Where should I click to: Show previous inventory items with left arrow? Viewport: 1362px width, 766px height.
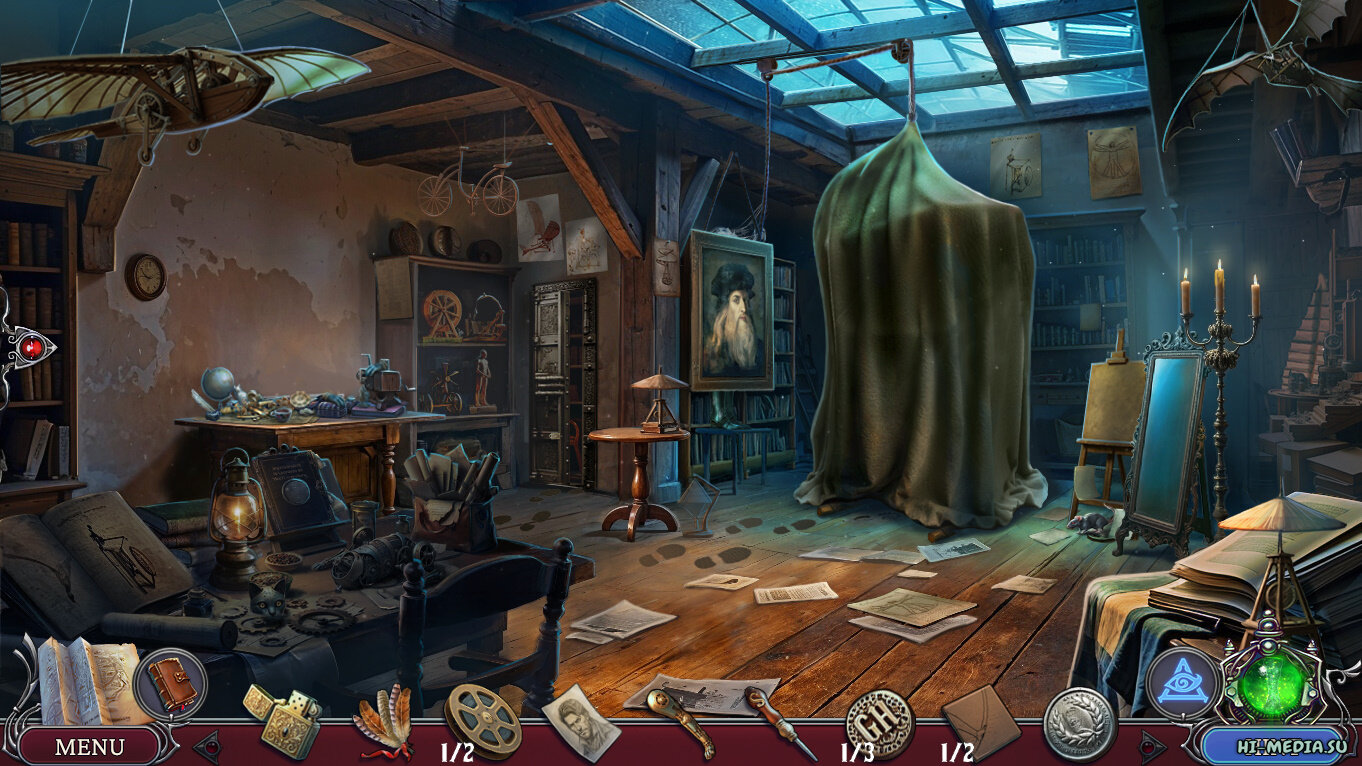tap(208, 746)
